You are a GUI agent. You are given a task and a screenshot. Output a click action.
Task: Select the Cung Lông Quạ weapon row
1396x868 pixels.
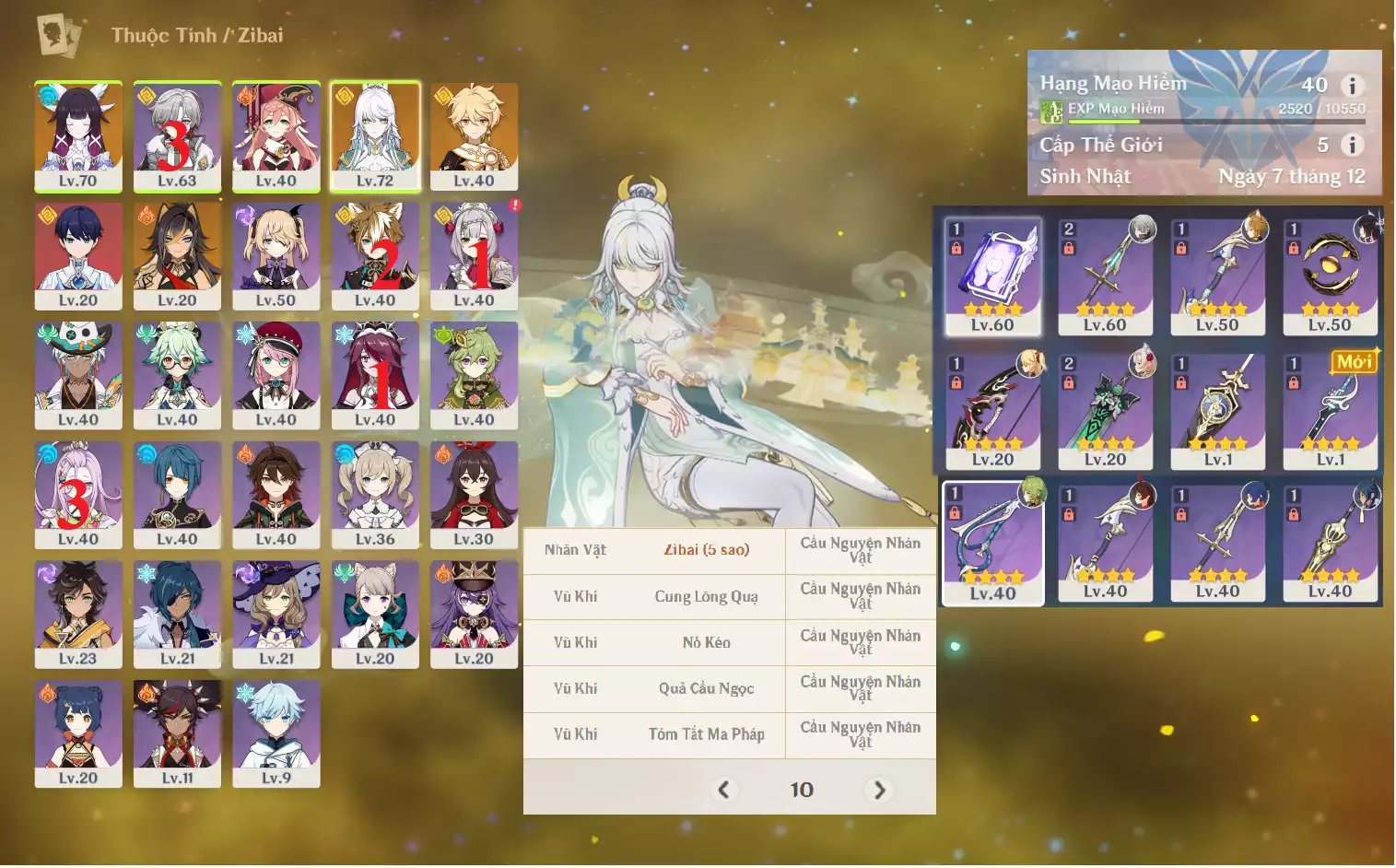706,597
